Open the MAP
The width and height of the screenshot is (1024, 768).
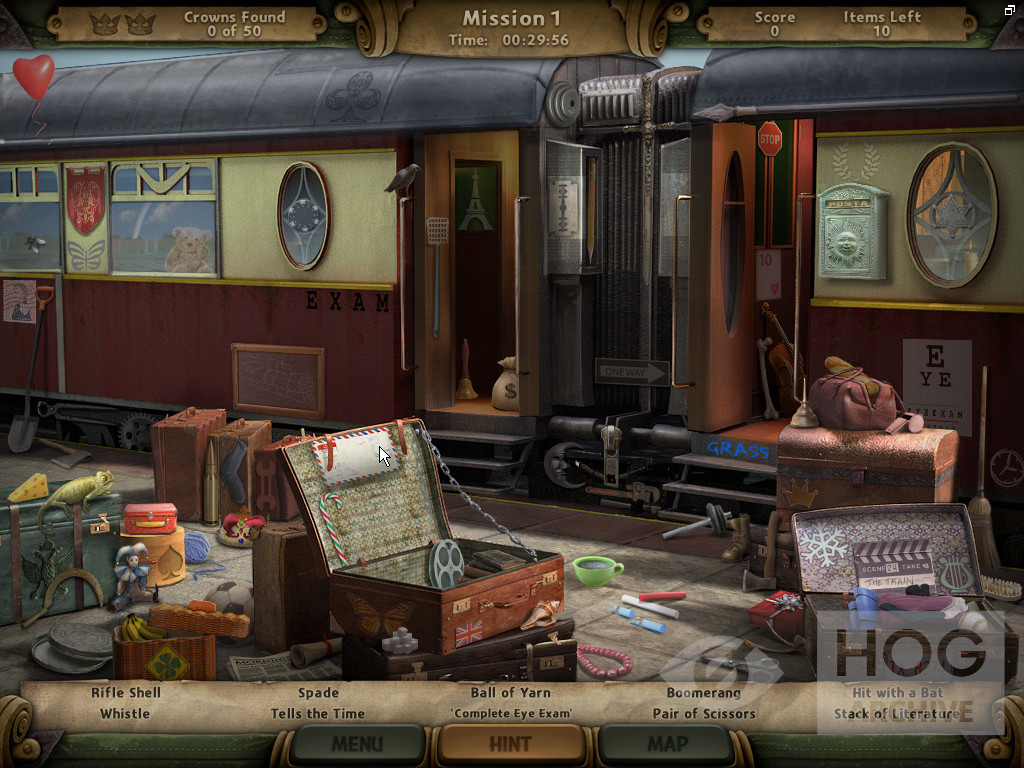click(x=667, y=744)
